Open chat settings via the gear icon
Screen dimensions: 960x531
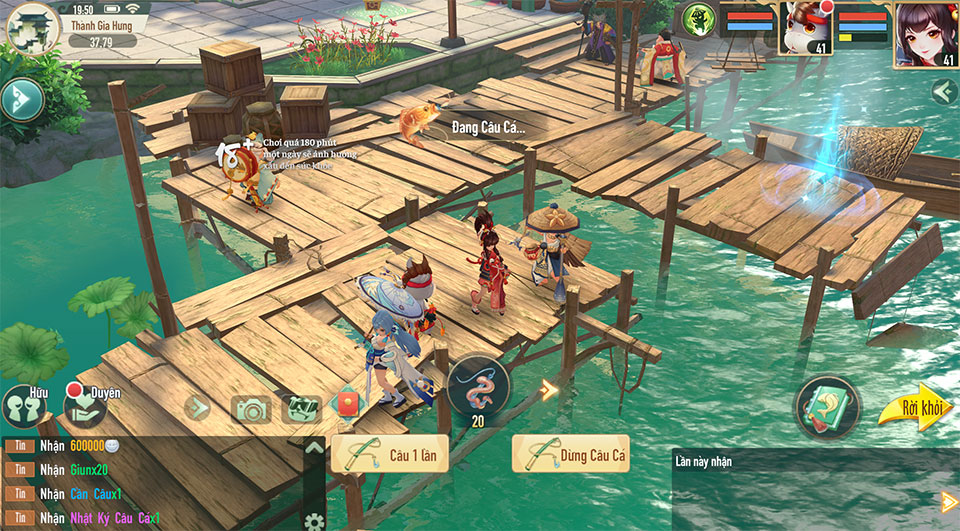[x=314, y=520]
